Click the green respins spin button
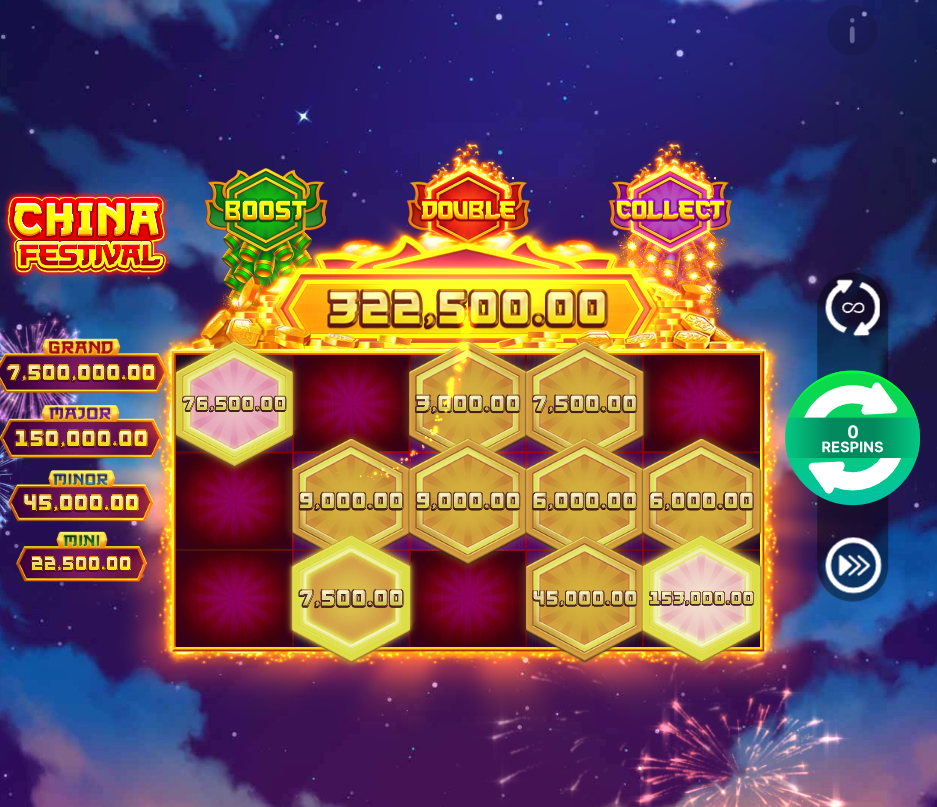Viewport: 937px width, 807px height. click(852, 438)
